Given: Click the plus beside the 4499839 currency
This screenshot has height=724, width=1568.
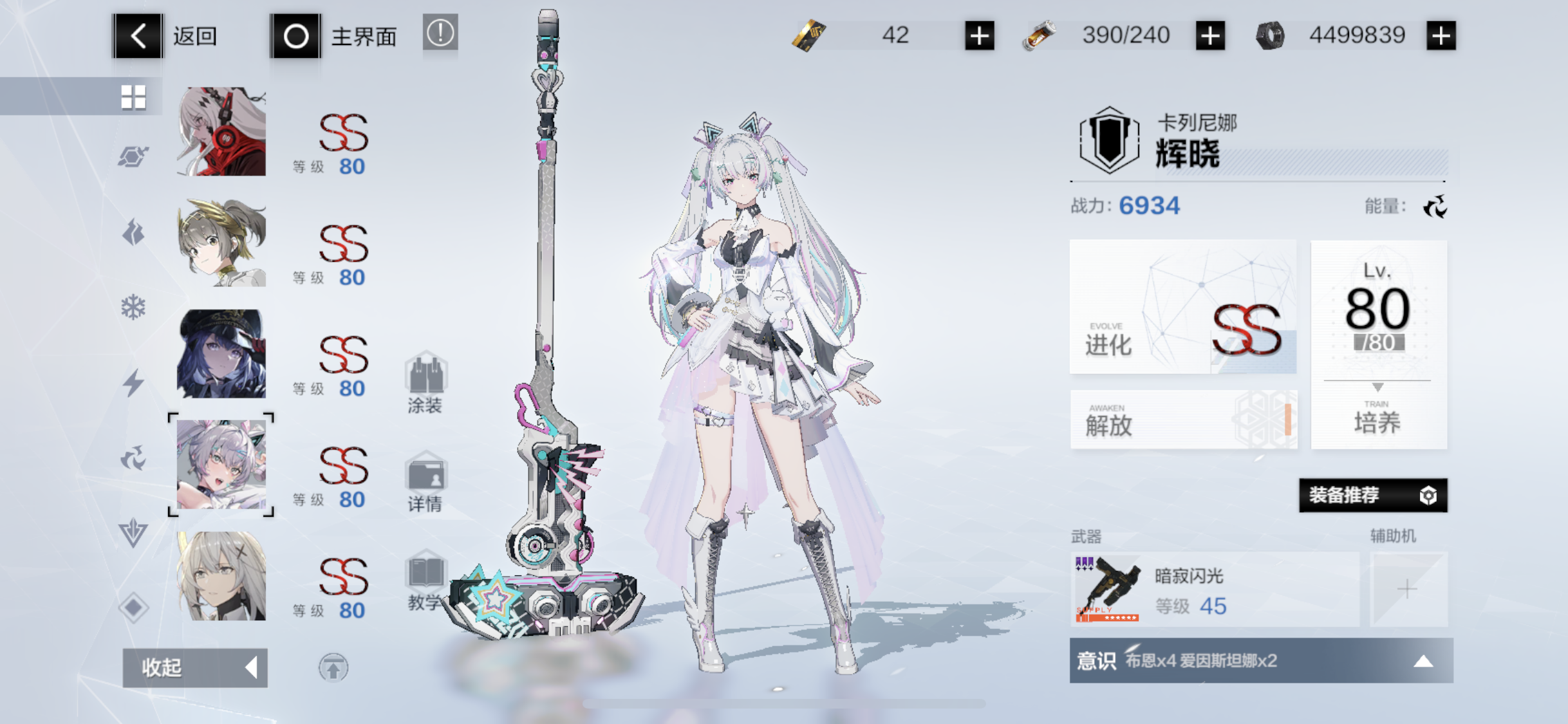Looking at the screenshot, I should 1441,35.
